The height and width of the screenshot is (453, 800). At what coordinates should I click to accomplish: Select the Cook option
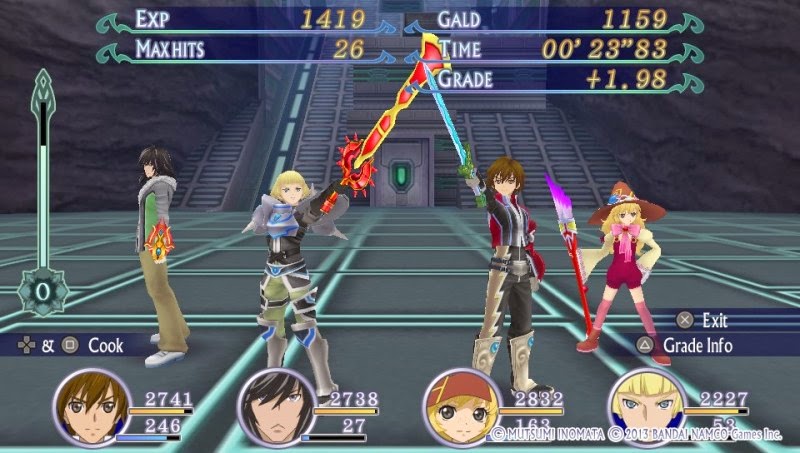coord(104,345)
